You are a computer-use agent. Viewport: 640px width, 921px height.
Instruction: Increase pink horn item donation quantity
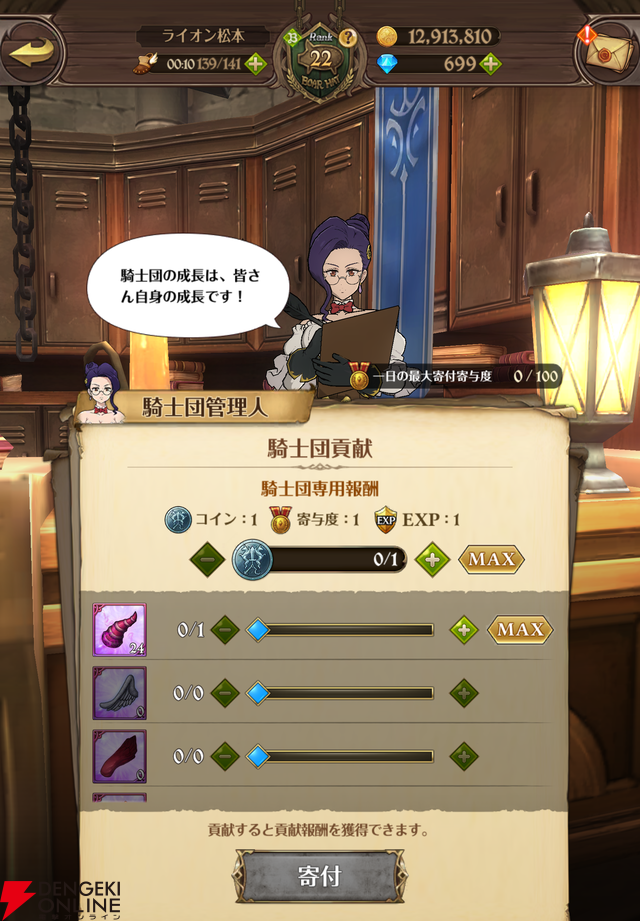click(x=463, y=630)
